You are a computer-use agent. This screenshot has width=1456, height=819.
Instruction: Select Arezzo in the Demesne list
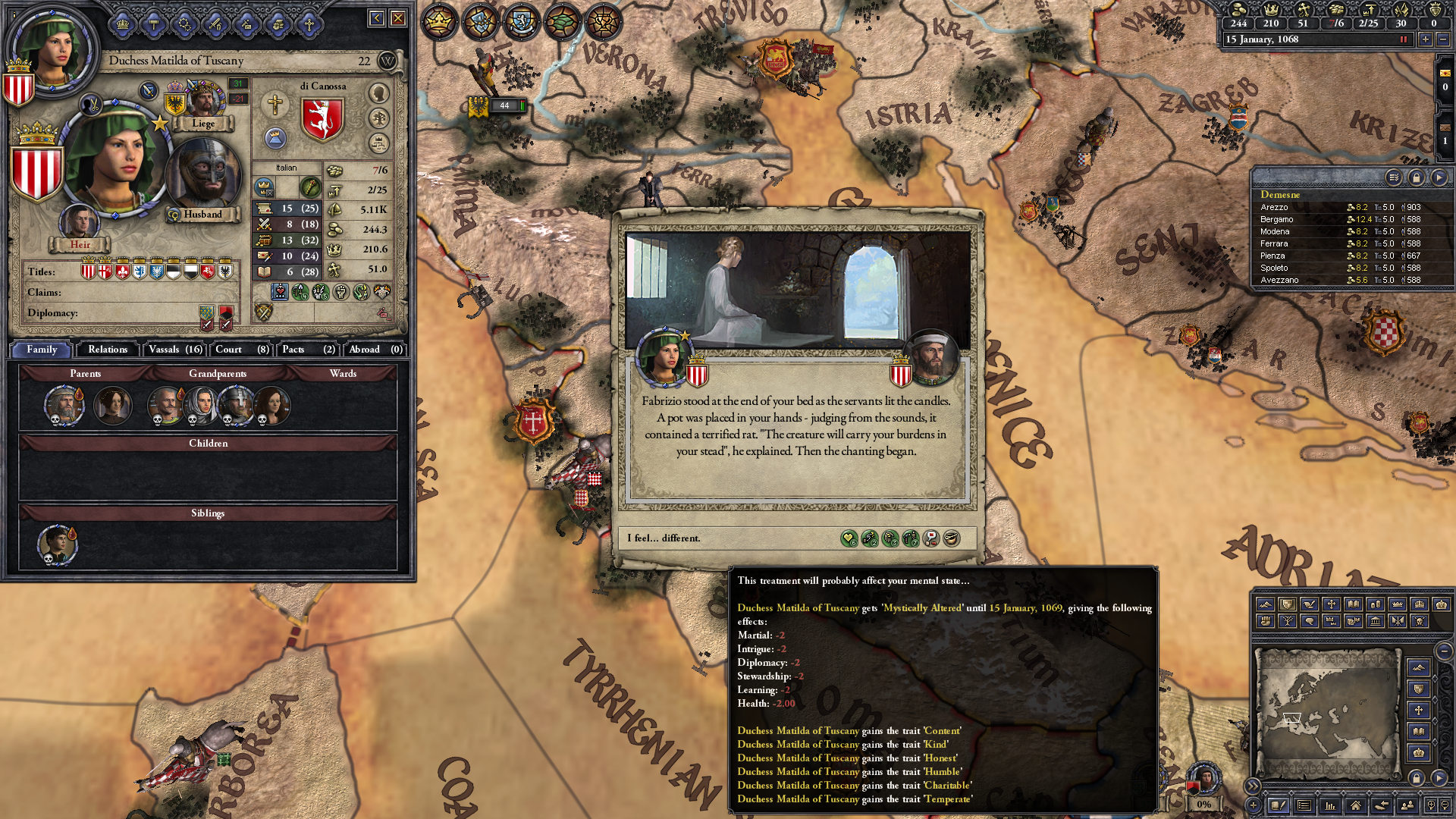pos(1276,206)
